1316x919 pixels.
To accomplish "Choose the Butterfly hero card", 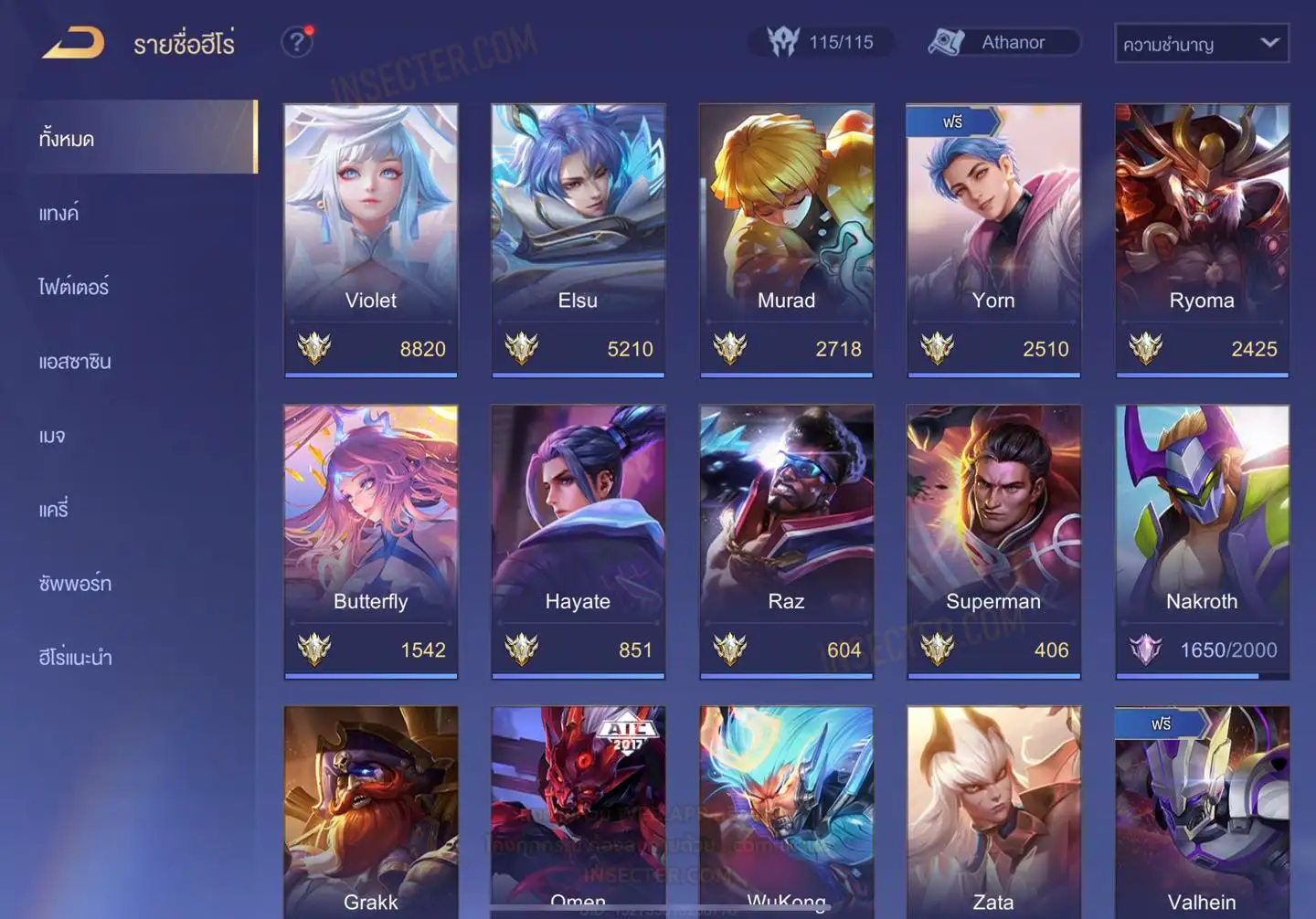I will (370, 541).
